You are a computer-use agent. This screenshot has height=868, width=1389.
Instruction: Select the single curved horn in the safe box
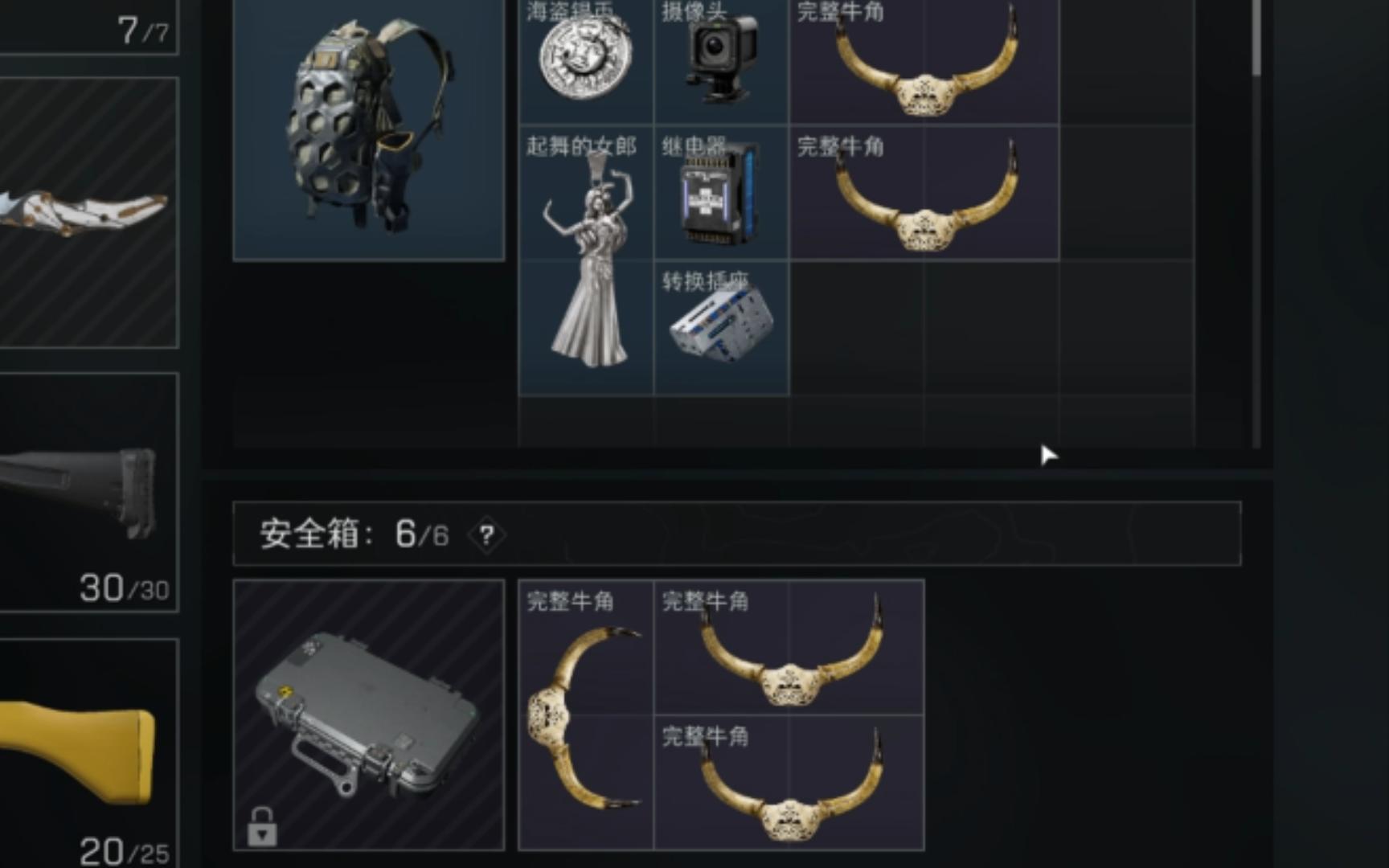click(587, 715)
